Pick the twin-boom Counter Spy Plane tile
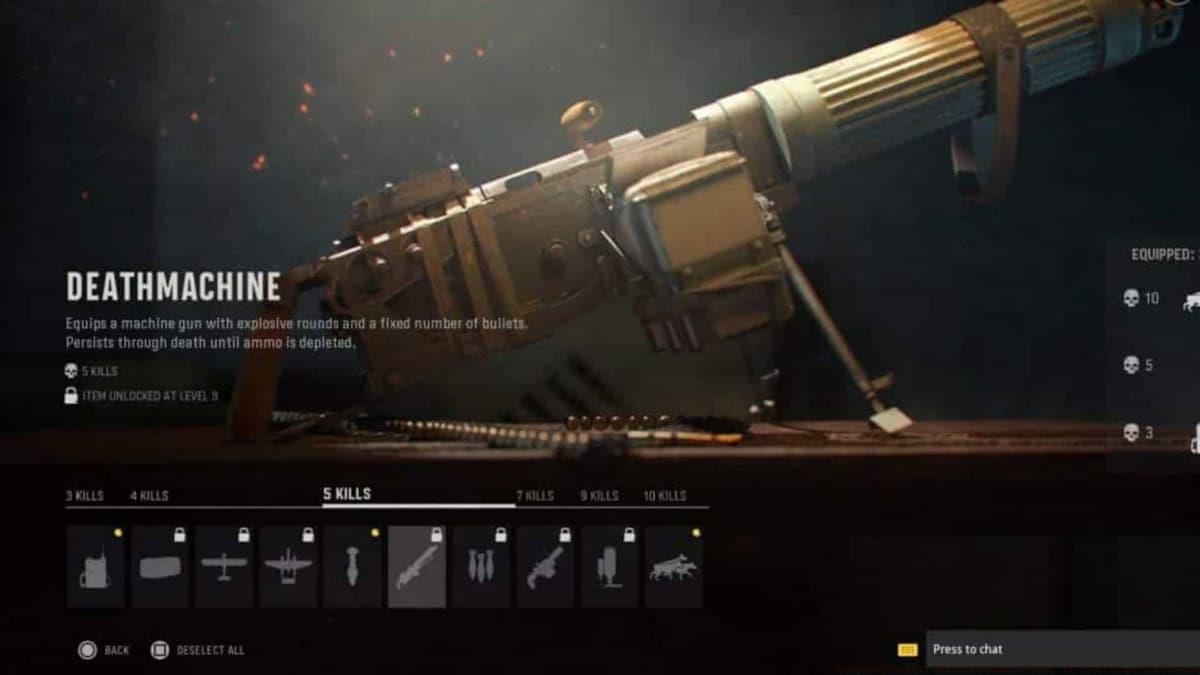The image size is (1200, 675). (288, 567)
